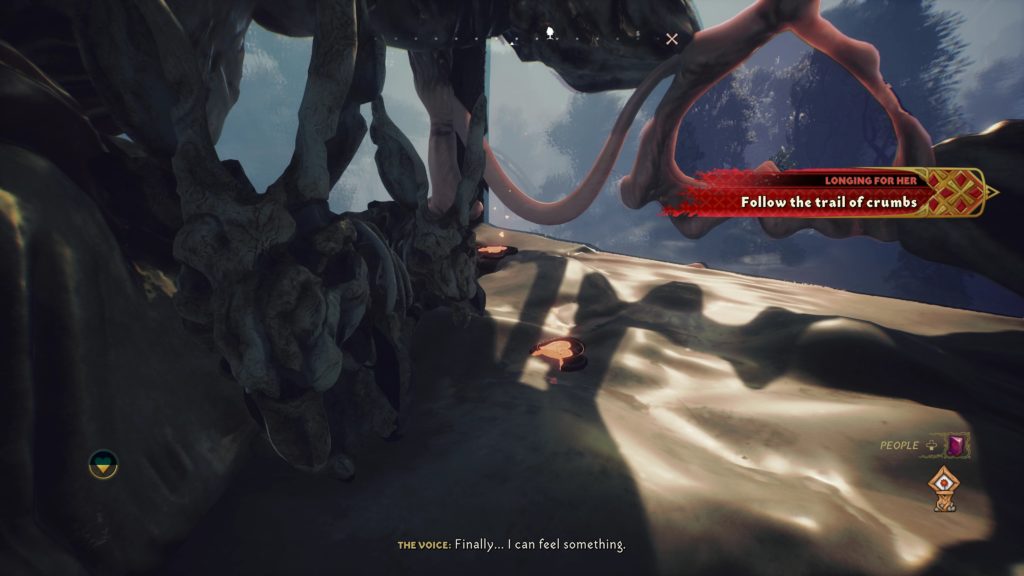
Task: Select the orange diamond signpost icon
Action: 942,488
